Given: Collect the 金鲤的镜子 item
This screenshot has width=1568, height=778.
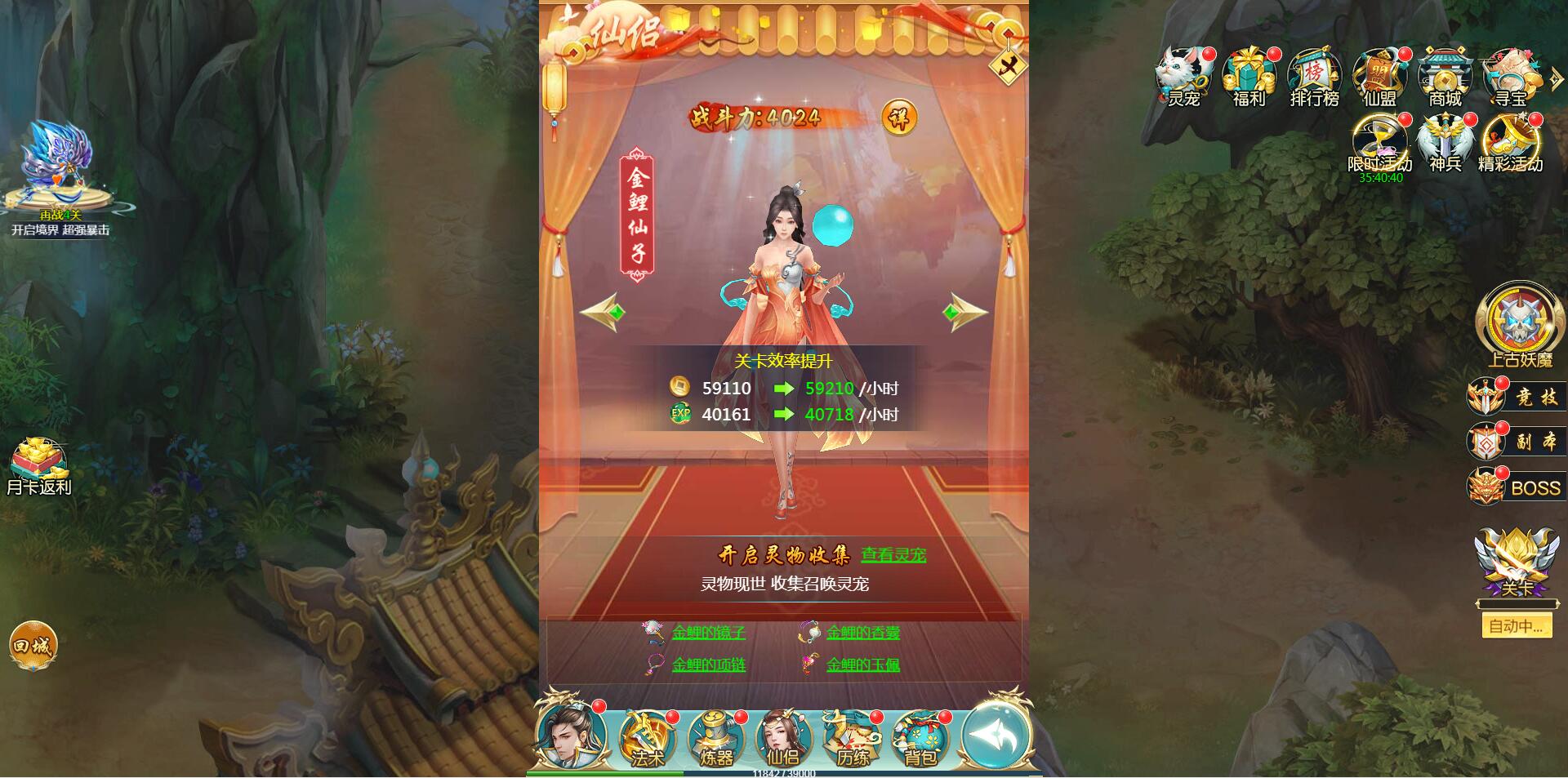Looking at the screenshot, I should [709, 633].
